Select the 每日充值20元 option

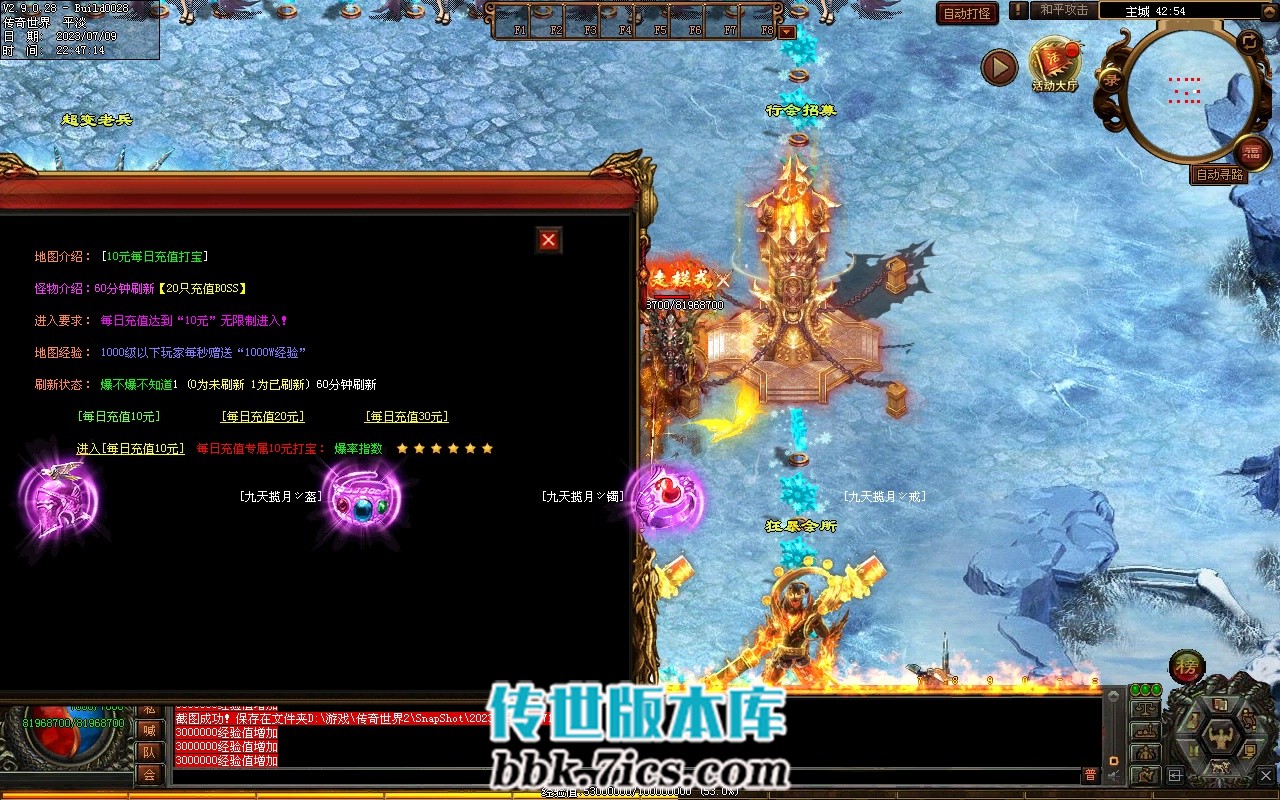[262, 417]
